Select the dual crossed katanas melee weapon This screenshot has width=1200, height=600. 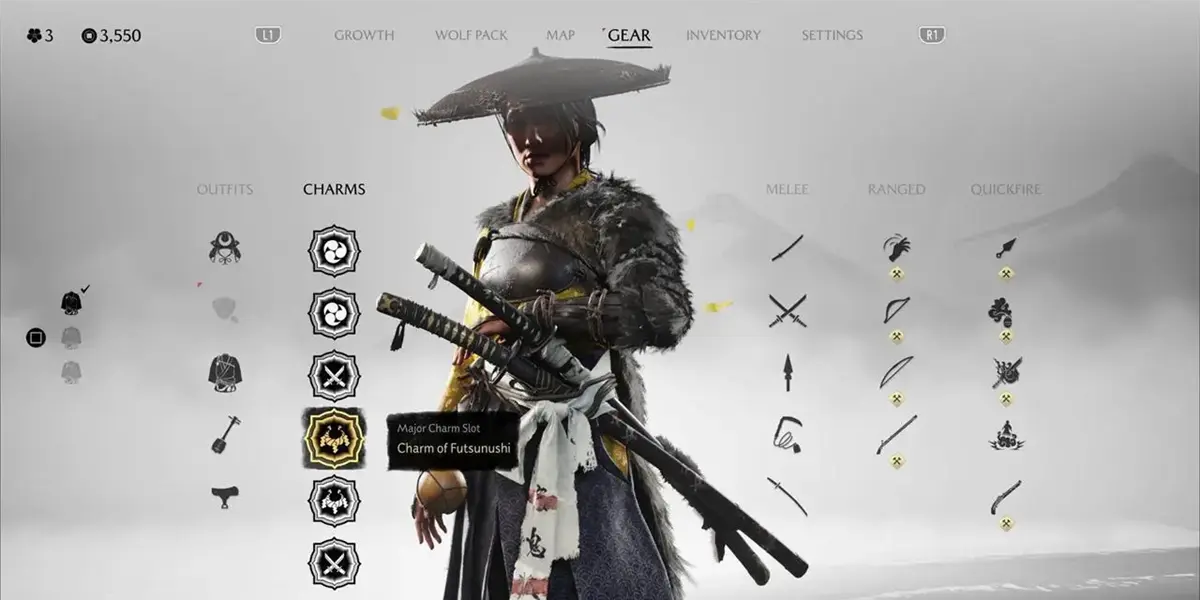(787, 310)
